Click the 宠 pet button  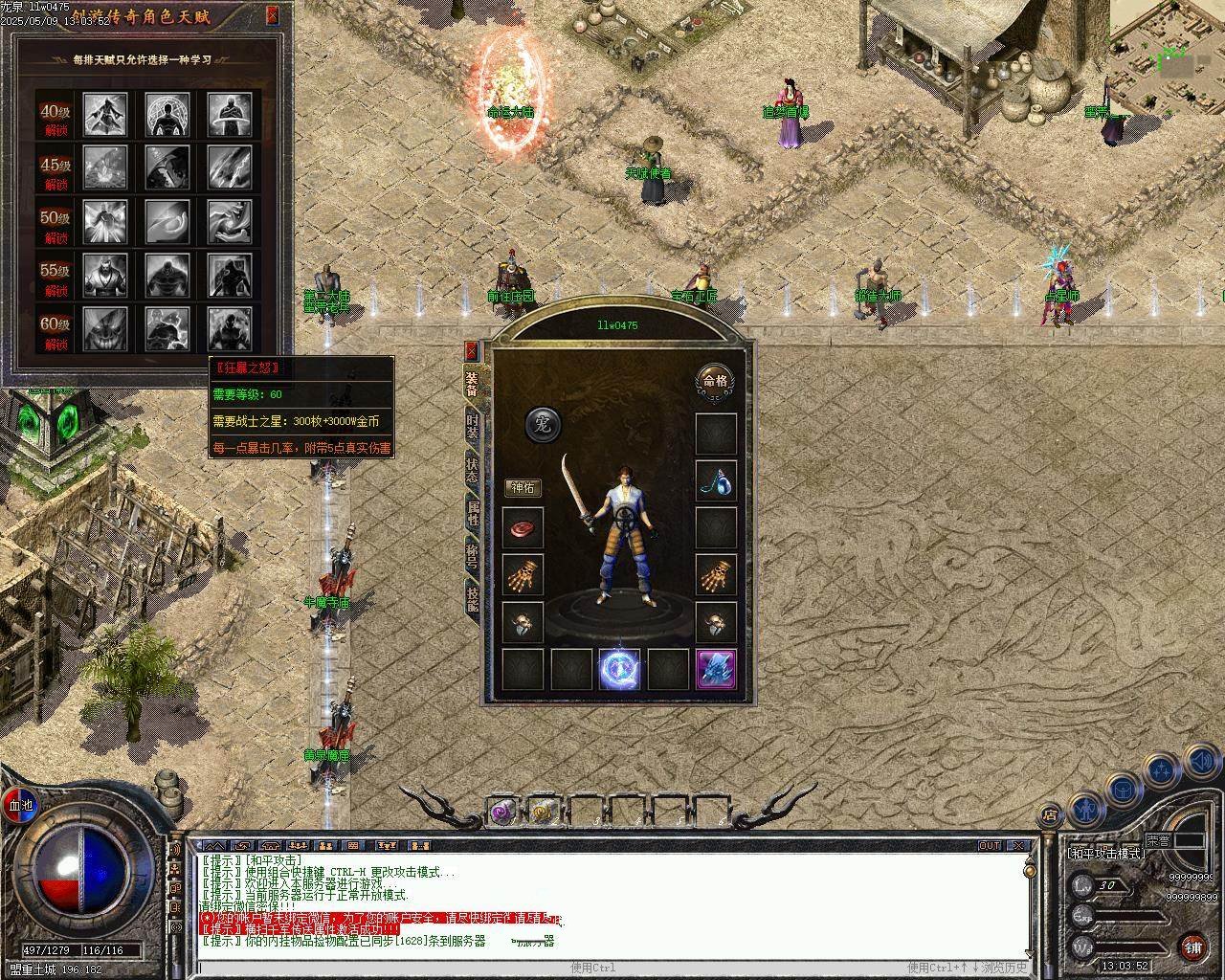point(543,424)
